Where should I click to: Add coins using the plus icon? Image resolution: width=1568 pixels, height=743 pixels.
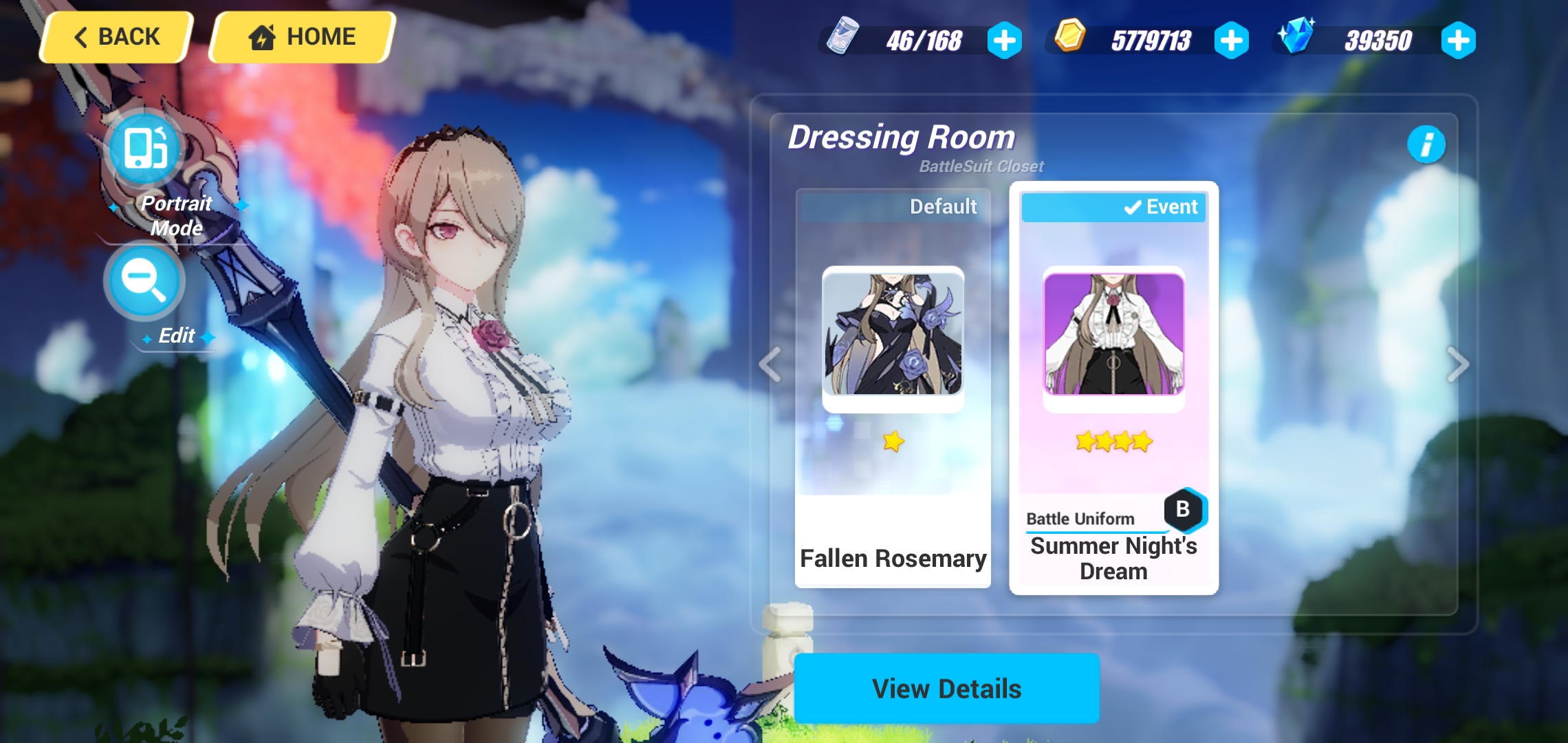coord(1232,41)
